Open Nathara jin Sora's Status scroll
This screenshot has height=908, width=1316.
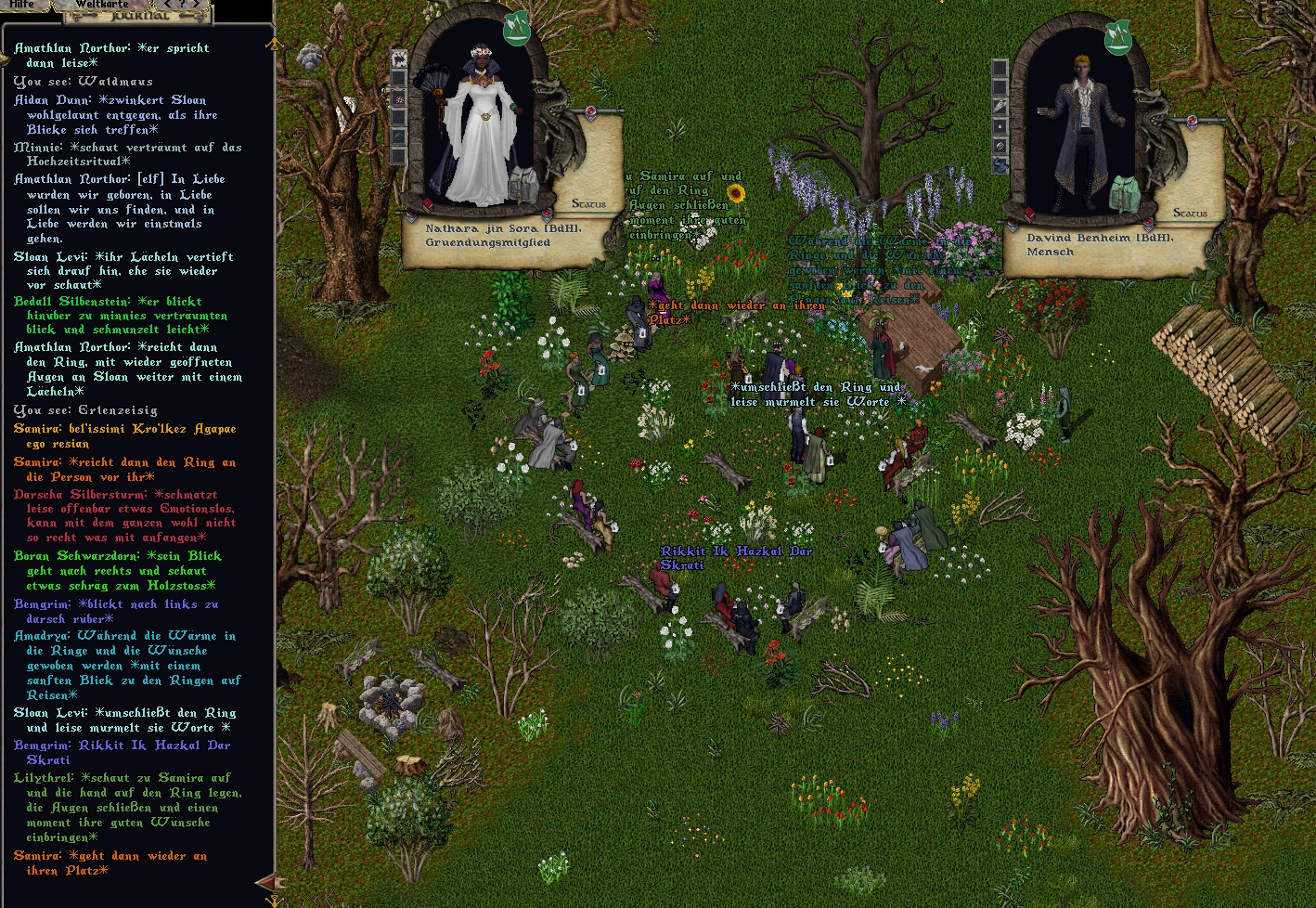[588, 203]
